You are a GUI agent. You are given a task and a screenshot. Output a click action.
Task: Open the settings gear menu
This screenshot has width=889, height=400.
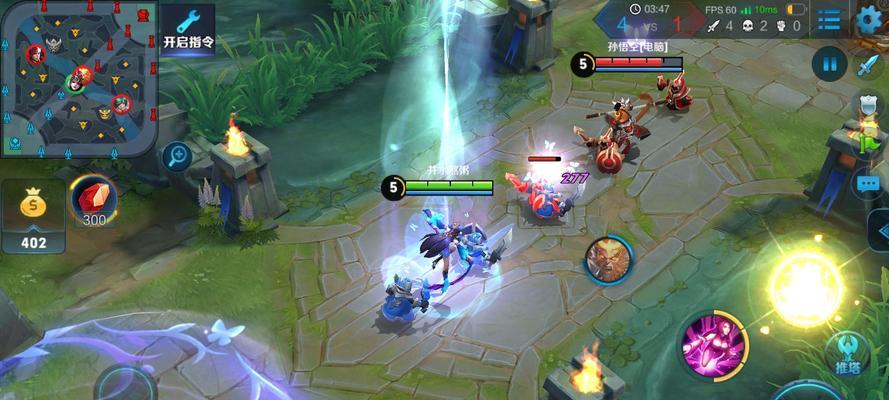coord(867,19)
